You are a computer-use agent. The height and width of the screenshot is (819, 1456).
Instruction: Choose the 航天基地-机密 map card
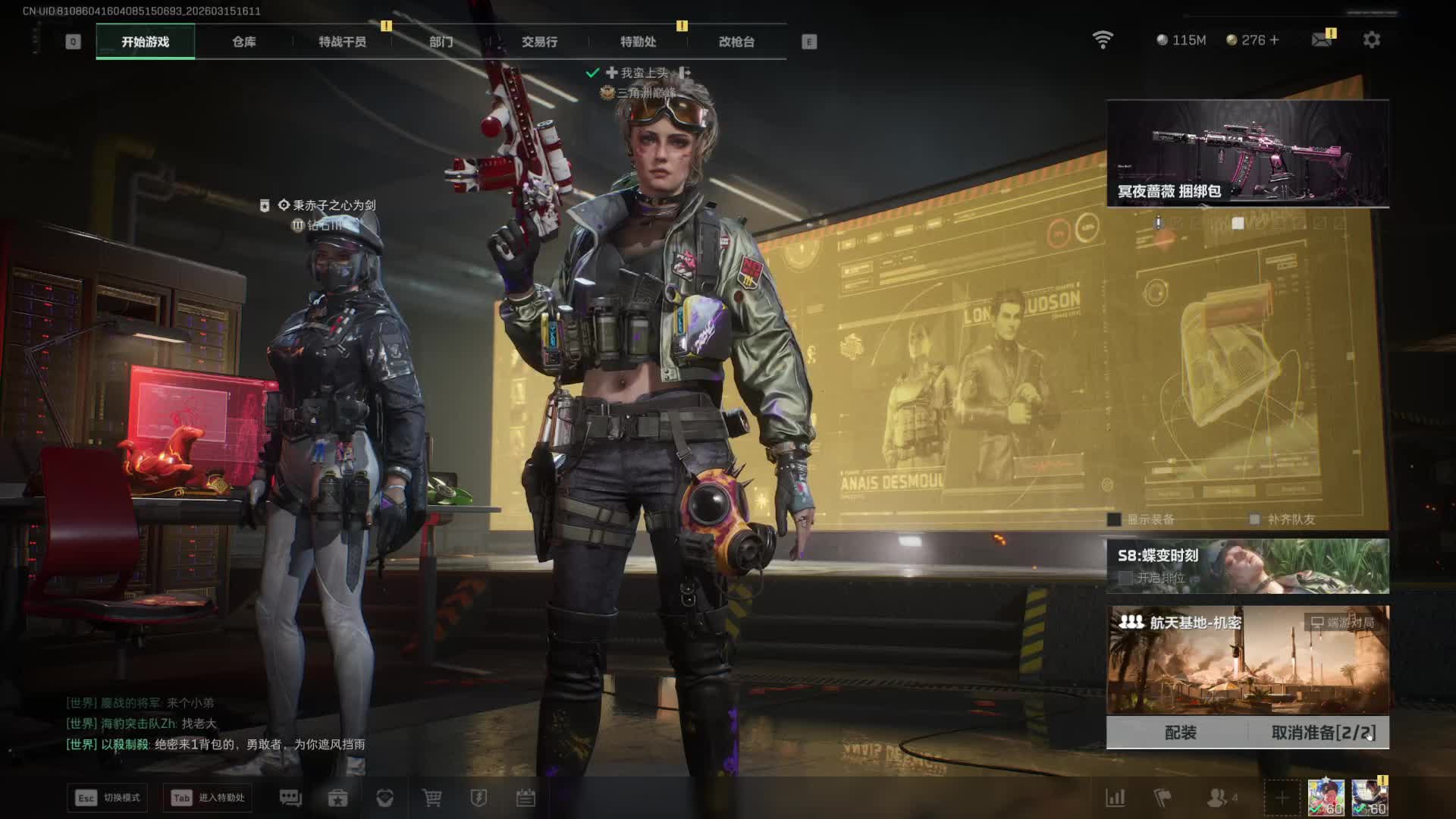click(x=1247, y=660)
